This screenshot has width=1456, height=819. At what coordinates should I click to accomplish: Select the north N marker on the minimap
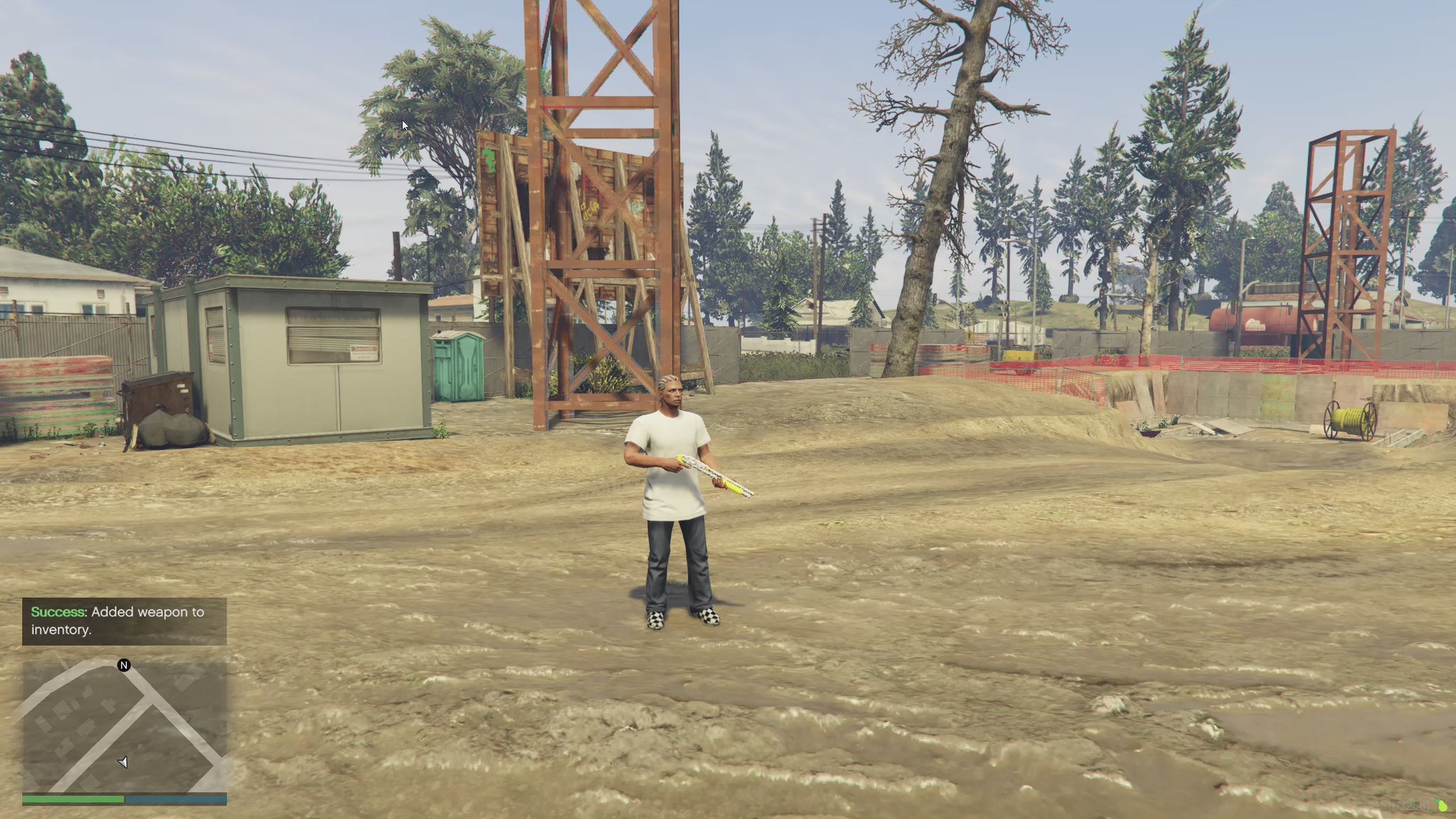tap(124, 665)
